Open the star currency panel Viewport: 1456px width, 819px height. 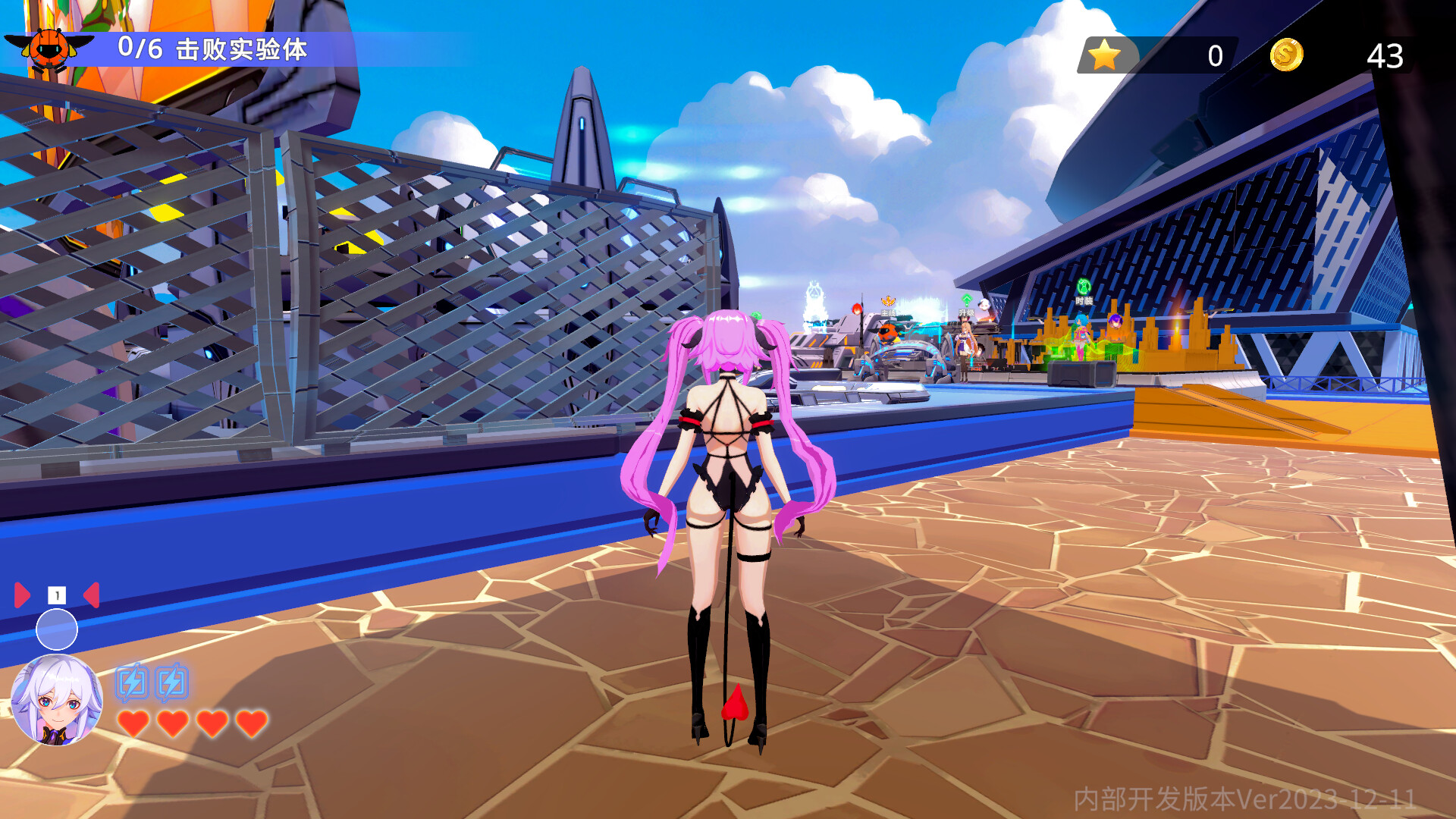click(x=1104, y=53)
